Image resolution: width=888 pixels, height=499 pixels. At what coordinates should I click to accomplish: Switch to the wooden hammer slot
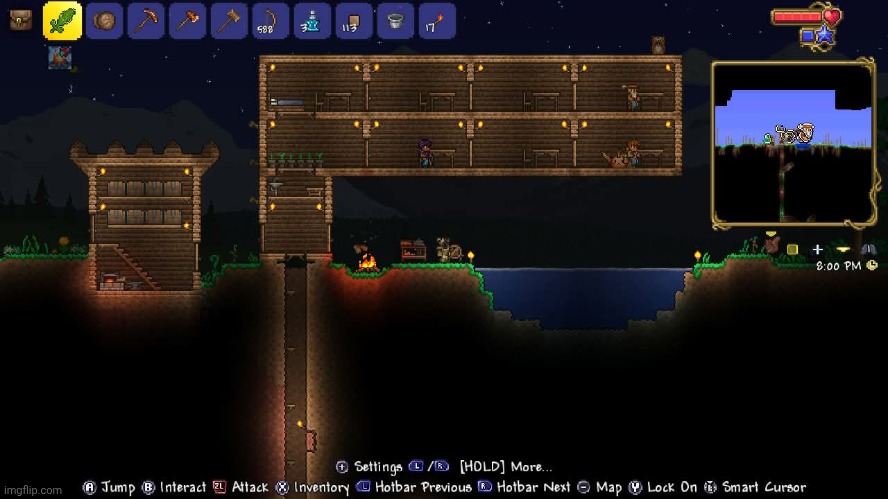pyautogui.click(x=229, y=21)
